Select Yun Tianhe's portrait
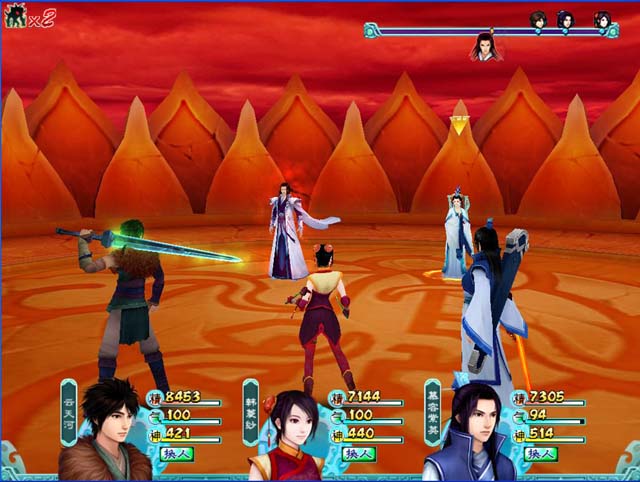The image size is (640, 482). 107,430
